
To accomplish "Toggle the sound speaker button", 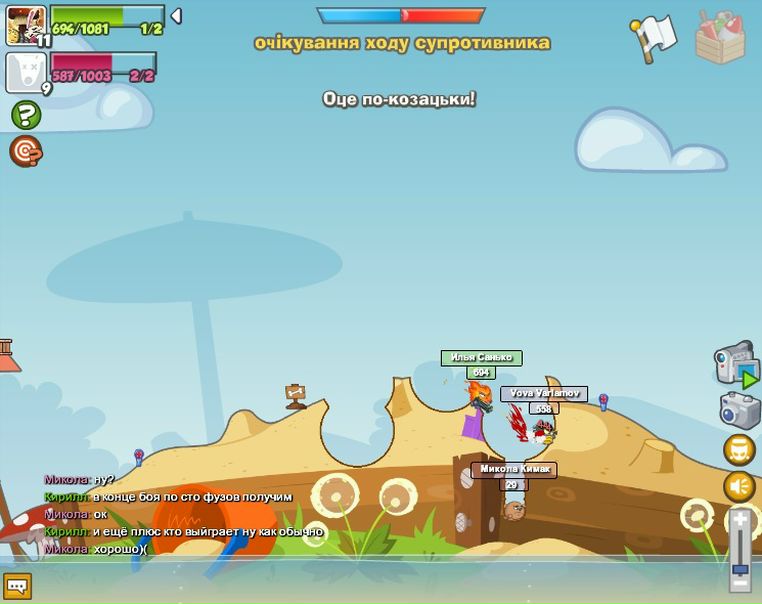I will tap(739, 487).
